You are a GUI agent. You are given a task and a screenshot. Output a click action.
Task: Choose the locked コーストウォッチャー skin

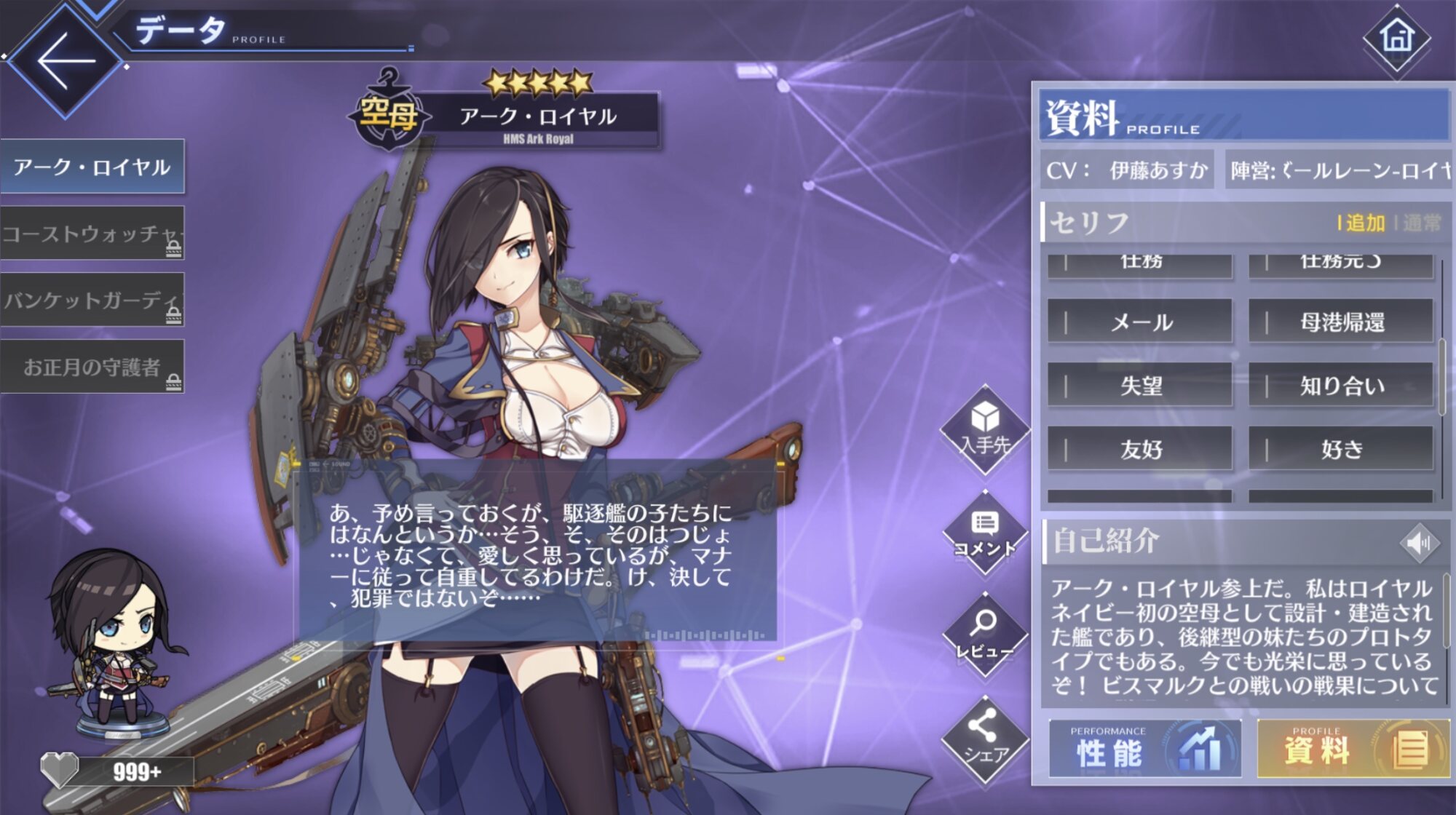(92, 234)
